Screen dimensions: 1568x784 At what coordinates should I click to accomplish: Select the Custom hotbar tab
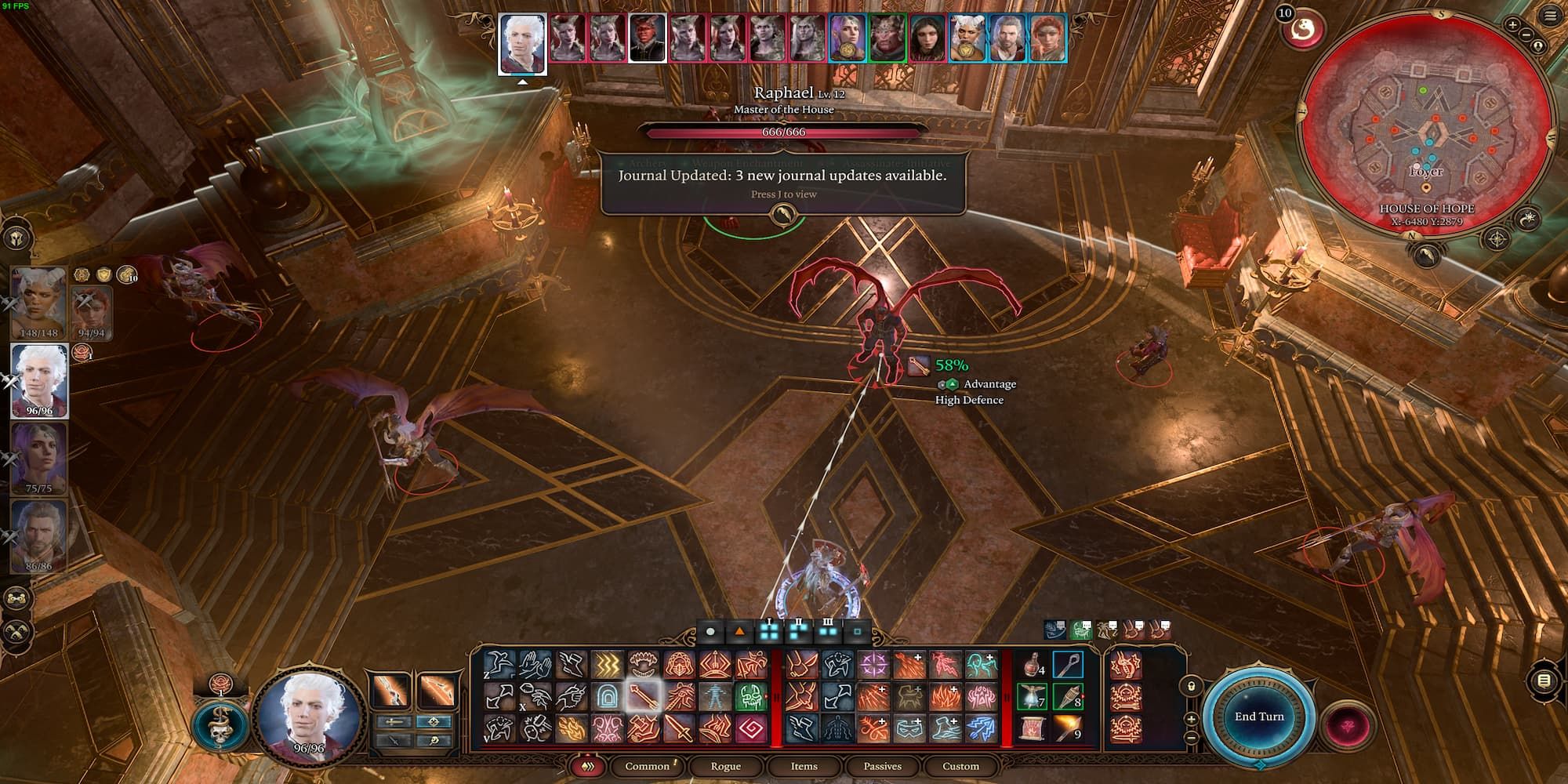point(960,766)
